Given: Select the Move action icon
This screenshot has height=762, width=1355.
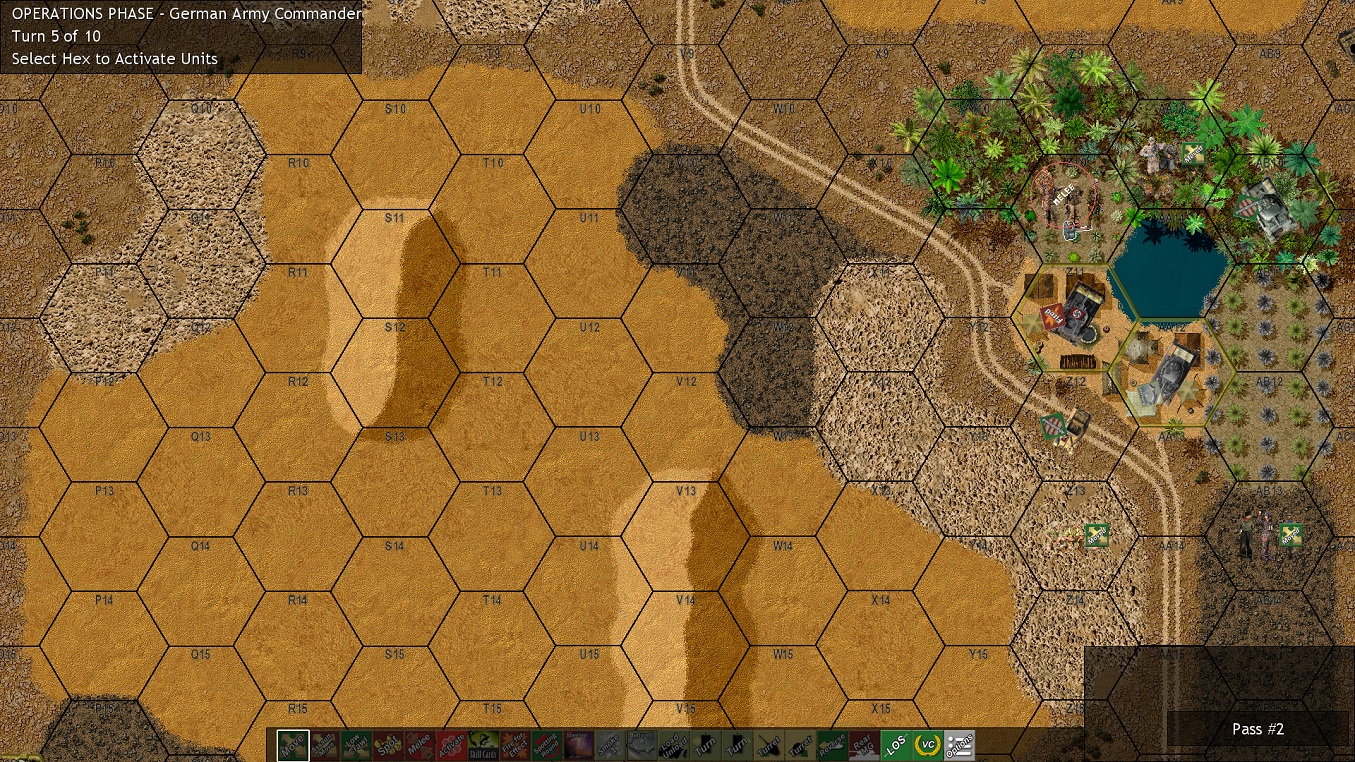Looking at the screenshot, I should coord(290,745).
